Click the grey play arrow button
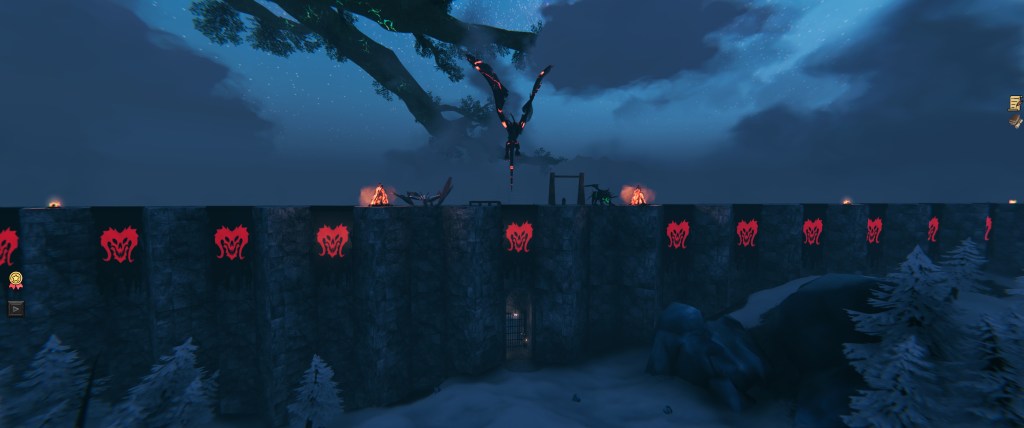The height and width of the screenshot is (428, 1024). point(15,308)
